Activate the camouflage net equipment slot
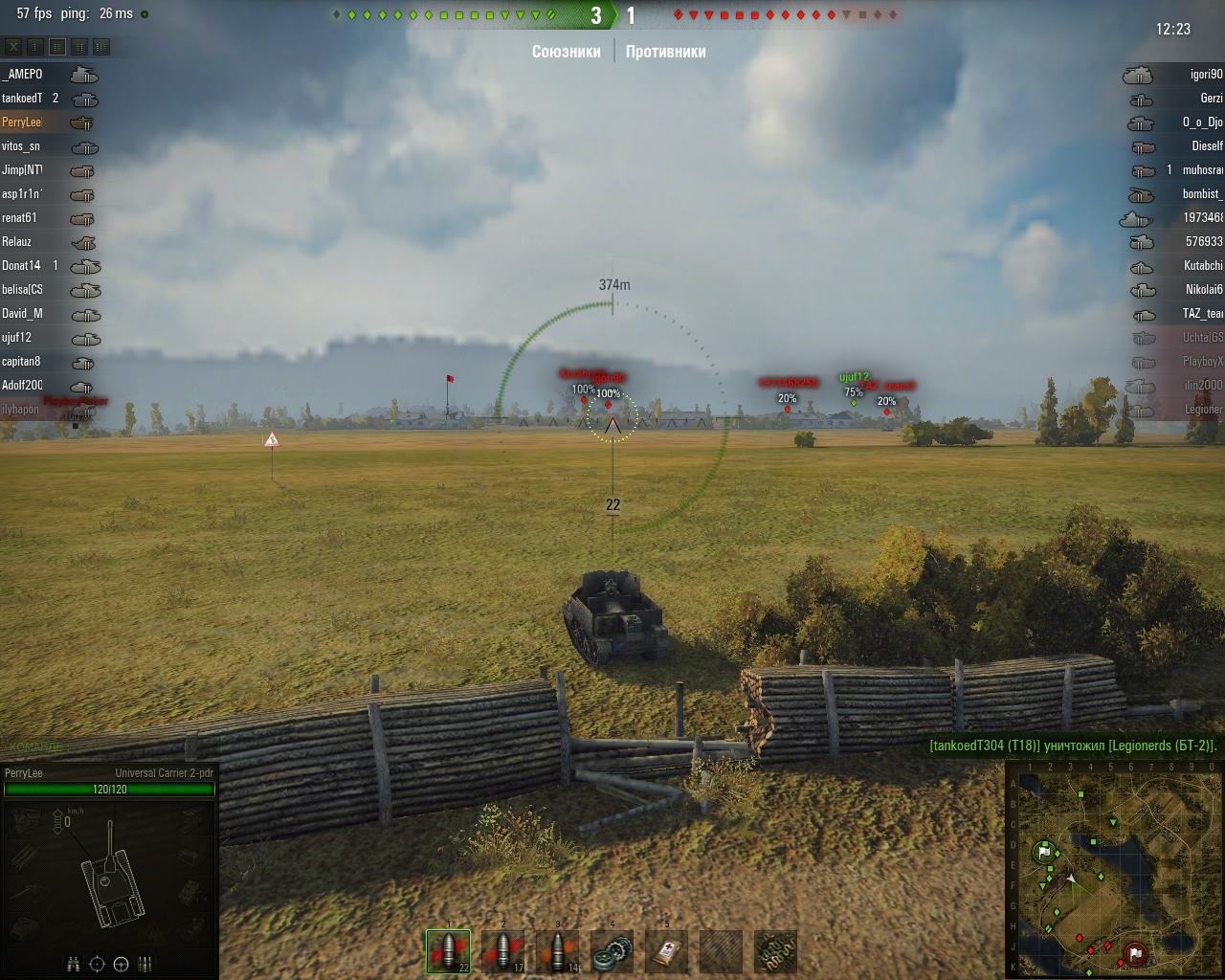Screen dimensions: 1225x980 click(776, 951)
